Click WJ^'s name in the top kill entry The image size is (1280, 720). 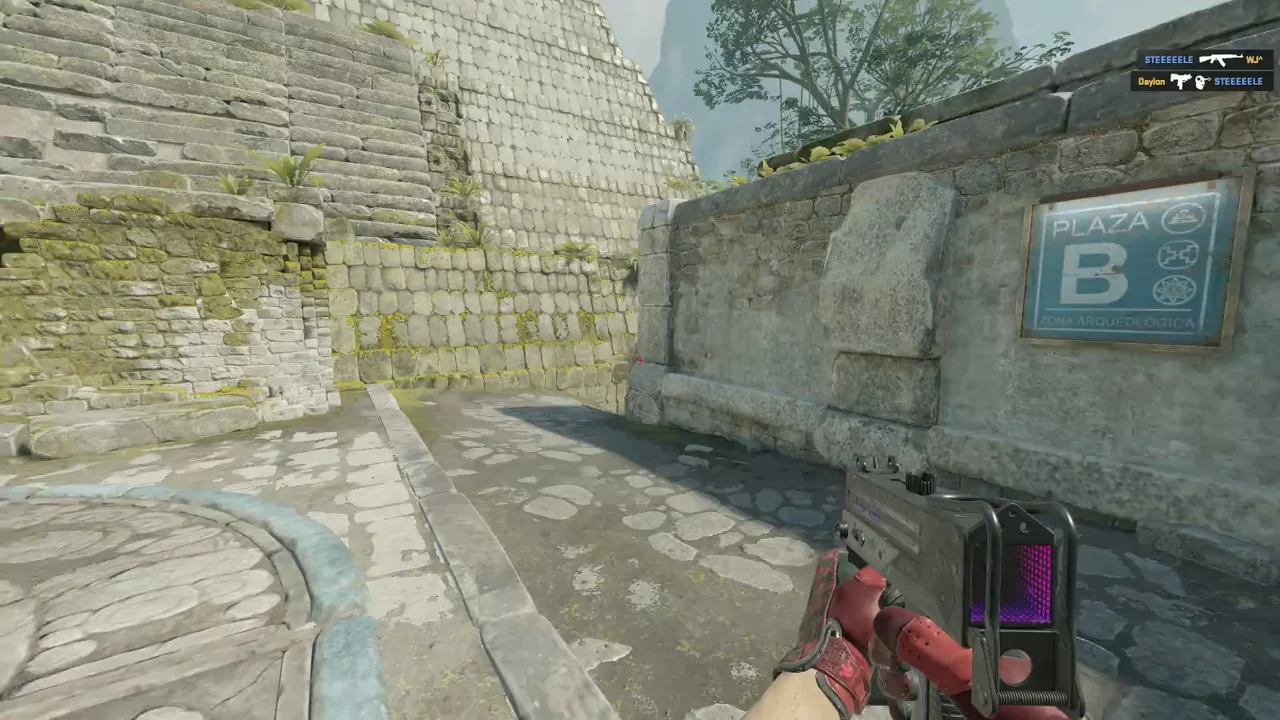(x=1255, y=59)
